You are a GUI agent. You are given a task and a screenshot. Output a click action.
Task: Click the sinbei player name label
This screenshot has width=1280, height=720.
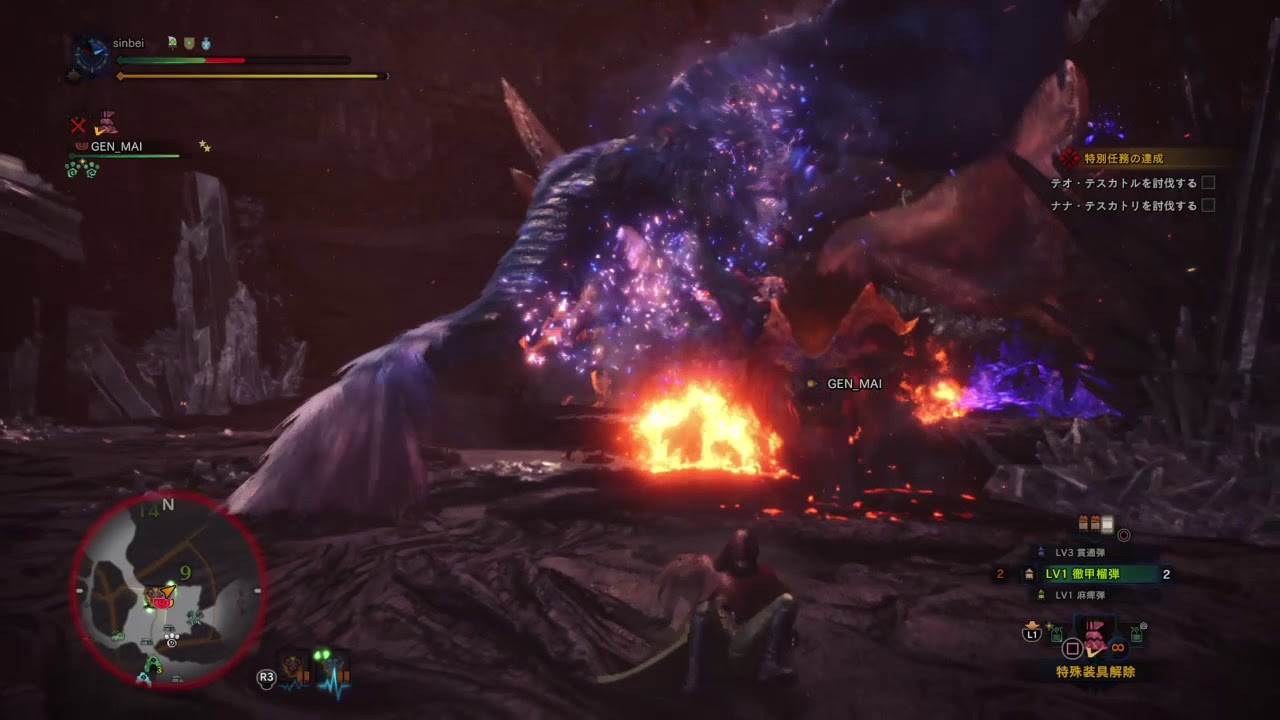pyautogui.click(x=129, y=44)
